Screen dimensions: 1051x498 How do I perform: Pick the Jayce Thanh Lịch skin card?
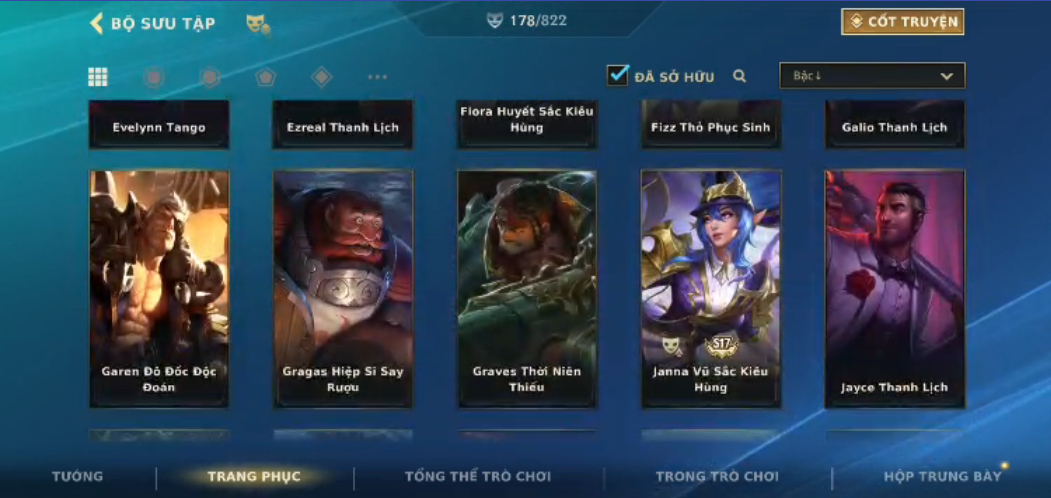895,289
